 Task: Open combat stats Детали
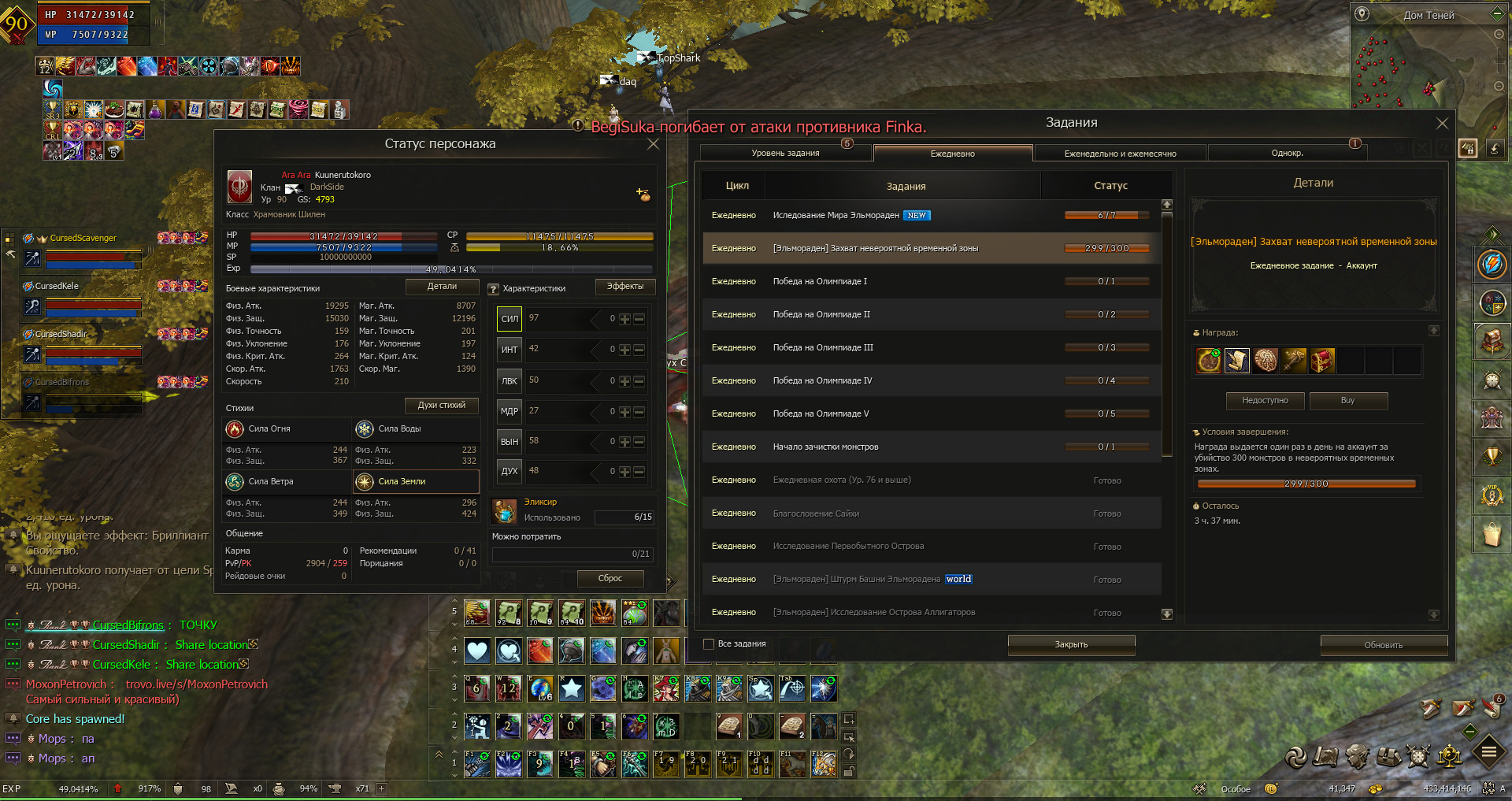click(442, 287)
